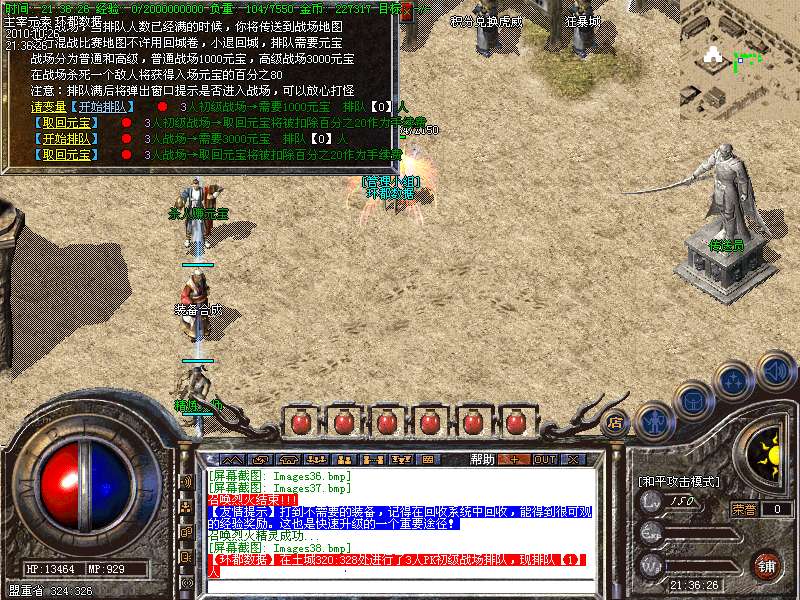Image resolution: width=800 pixels, height=600 pixels.
Task: Click the X button above the chat
Action: (573, 460)
